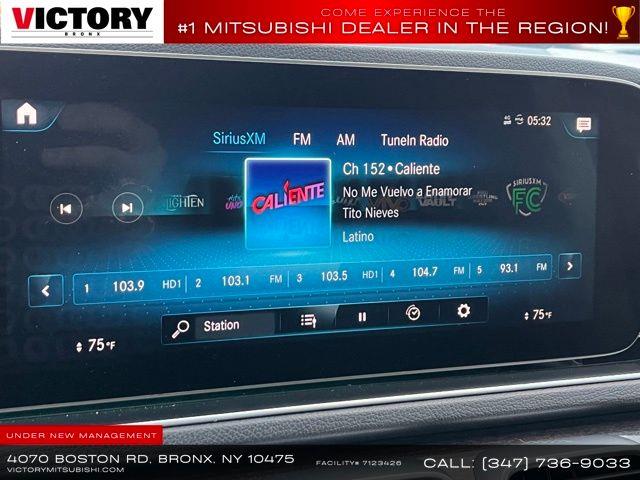Show more presets with the right arrow
640x480 pixels.
point(569,265)
